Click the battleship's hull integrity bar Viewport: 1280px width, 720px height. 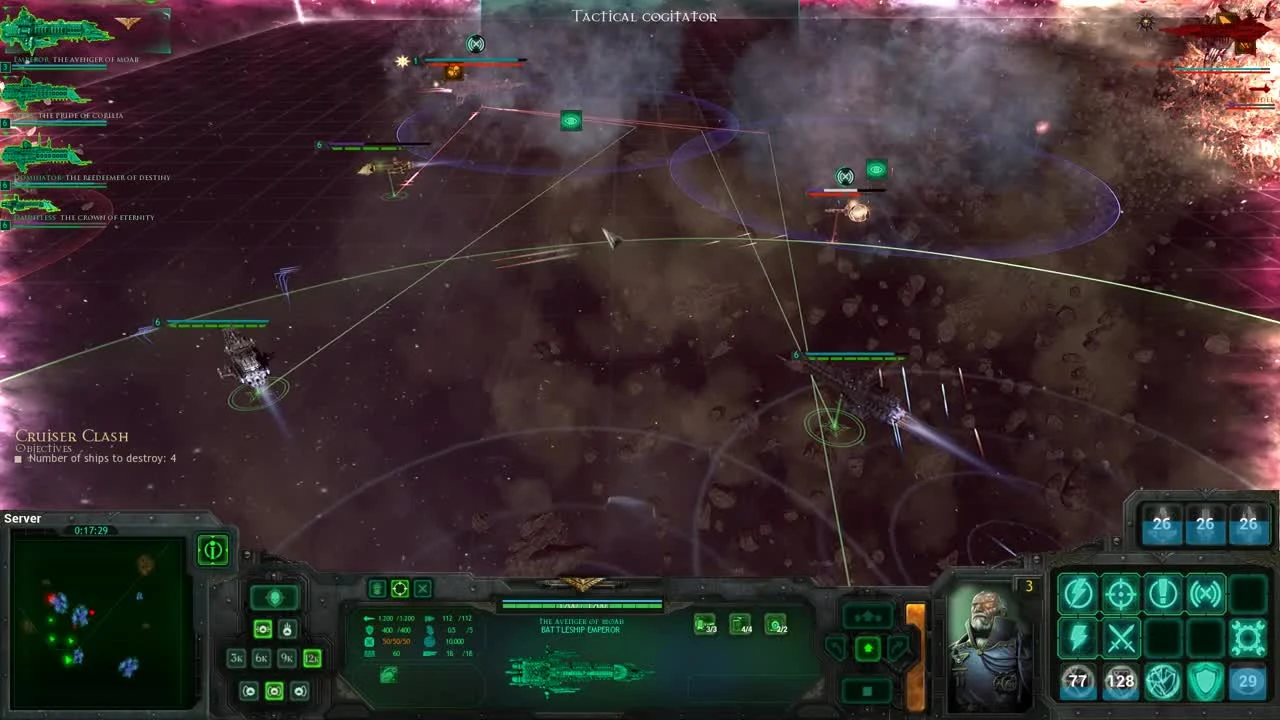click(x=583, y=604)
